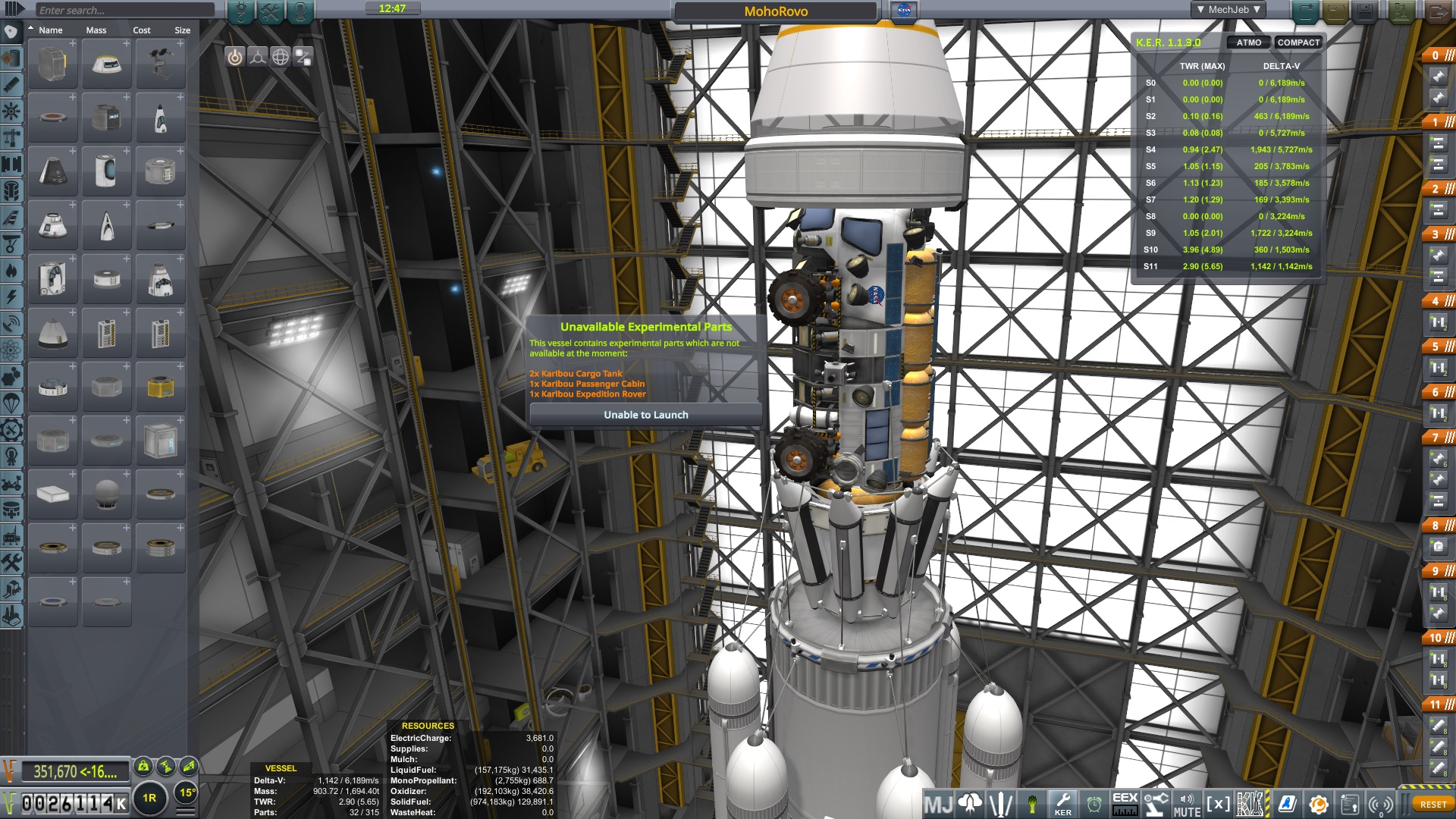The height and width of the screenshot is (819, 1456).
Task: Select the Engines category flame icon
Action: coord(11,270)
